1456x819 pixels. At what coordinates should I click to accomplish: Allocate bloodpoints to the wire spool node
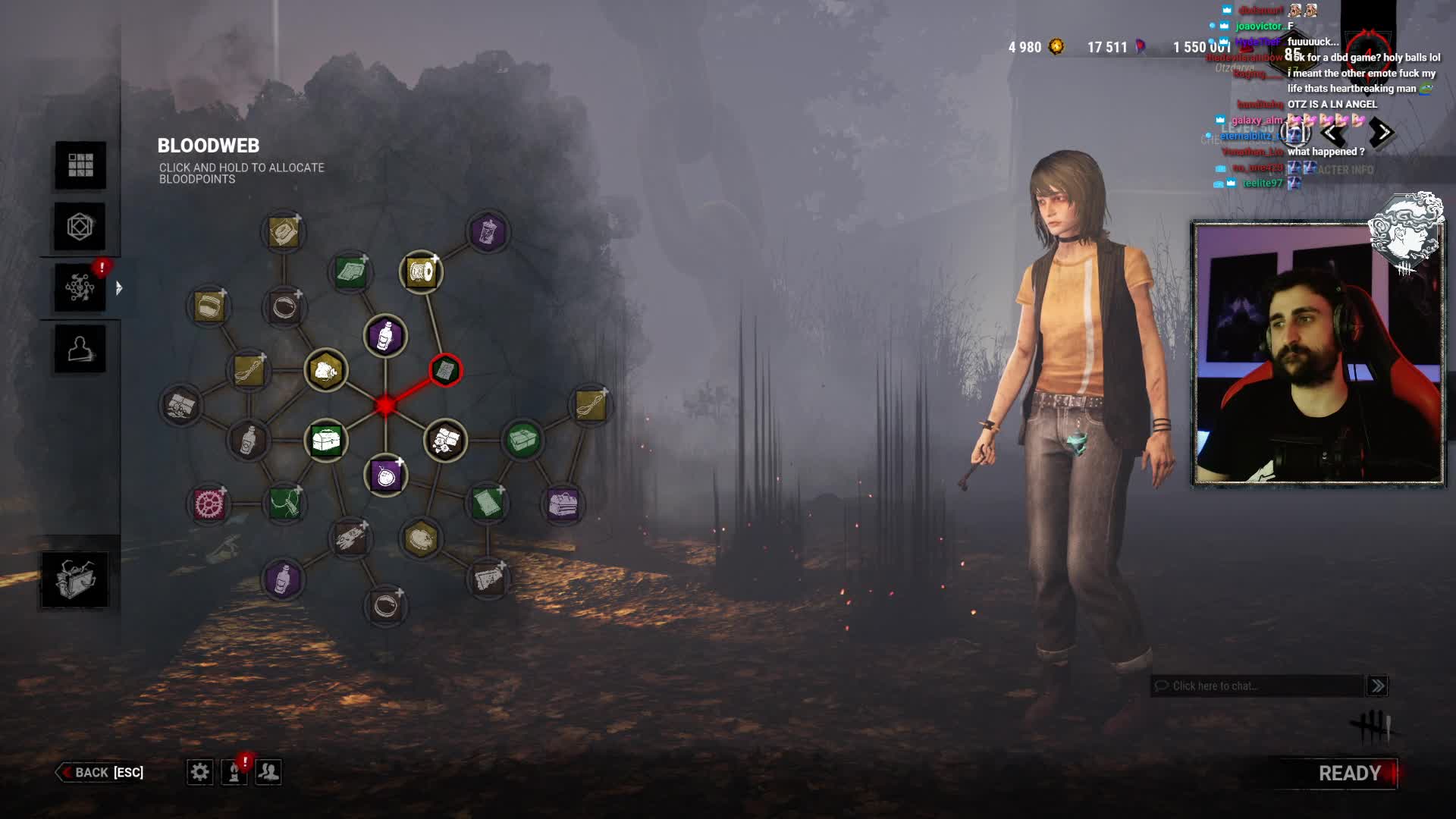point(421,271)
